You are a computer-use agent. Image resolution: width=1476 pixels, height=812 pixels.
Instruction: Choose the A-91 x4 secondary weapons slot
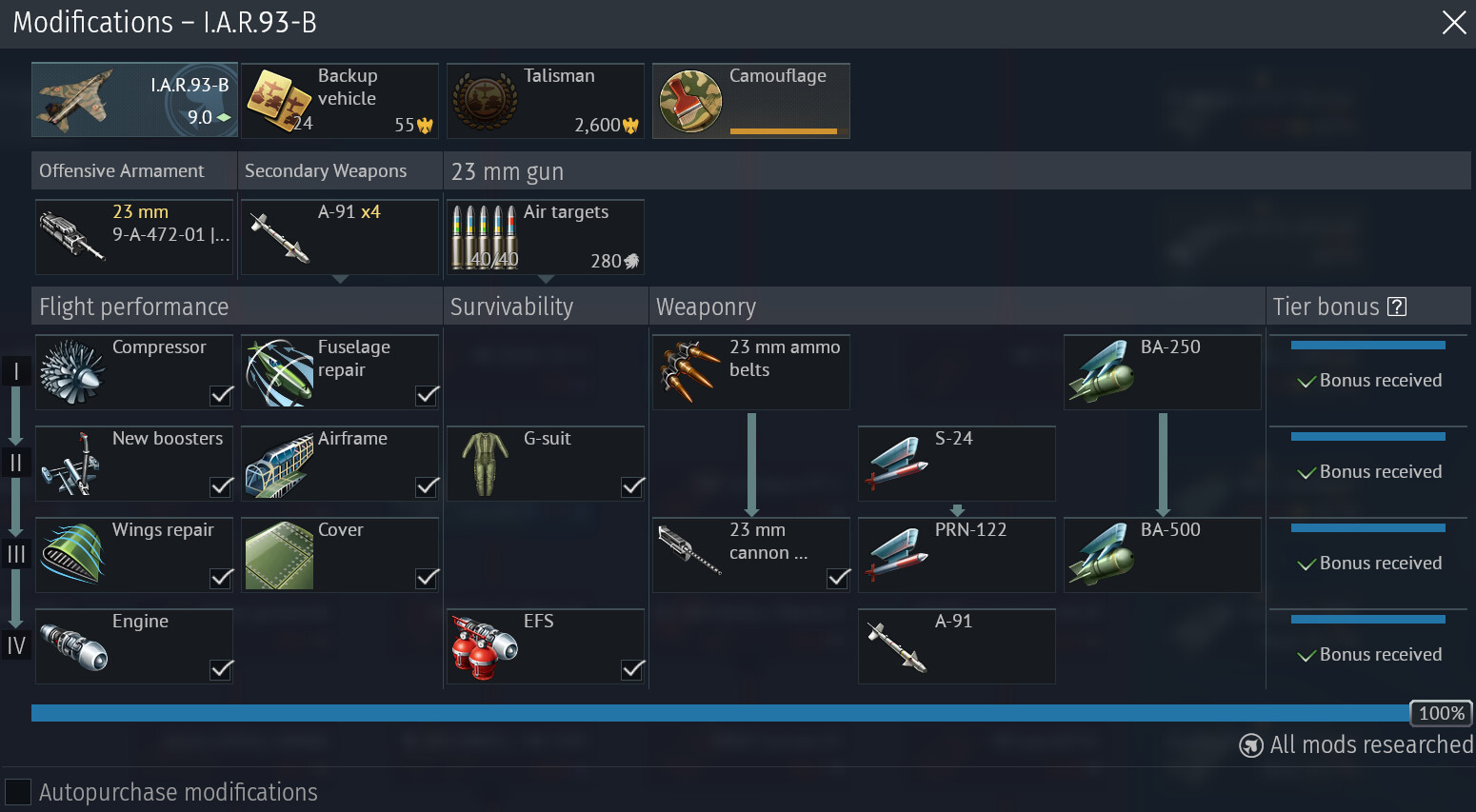coord(340,237)
